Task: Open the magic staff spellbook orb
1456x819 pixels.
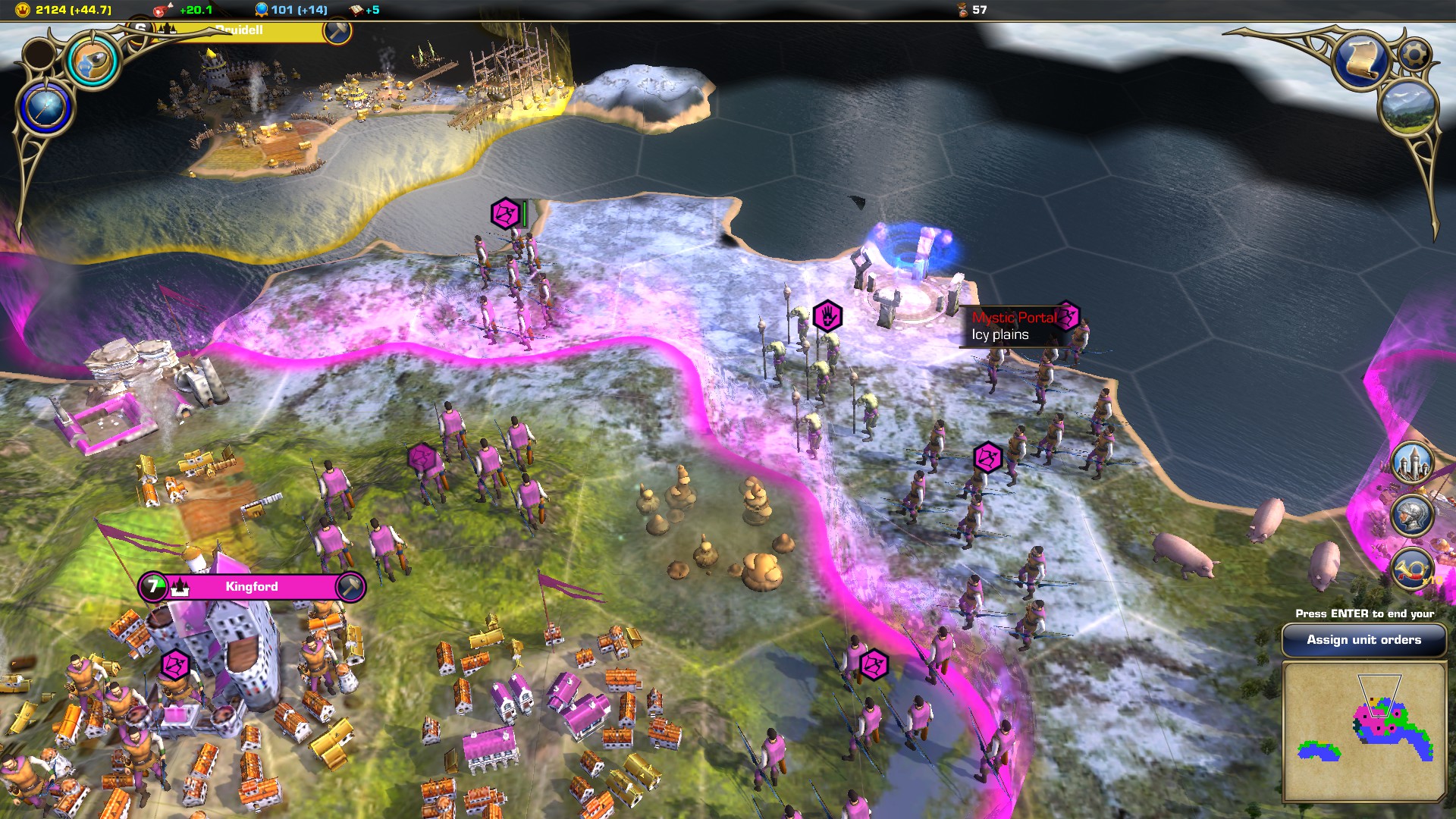Action: tap(45, 107)
